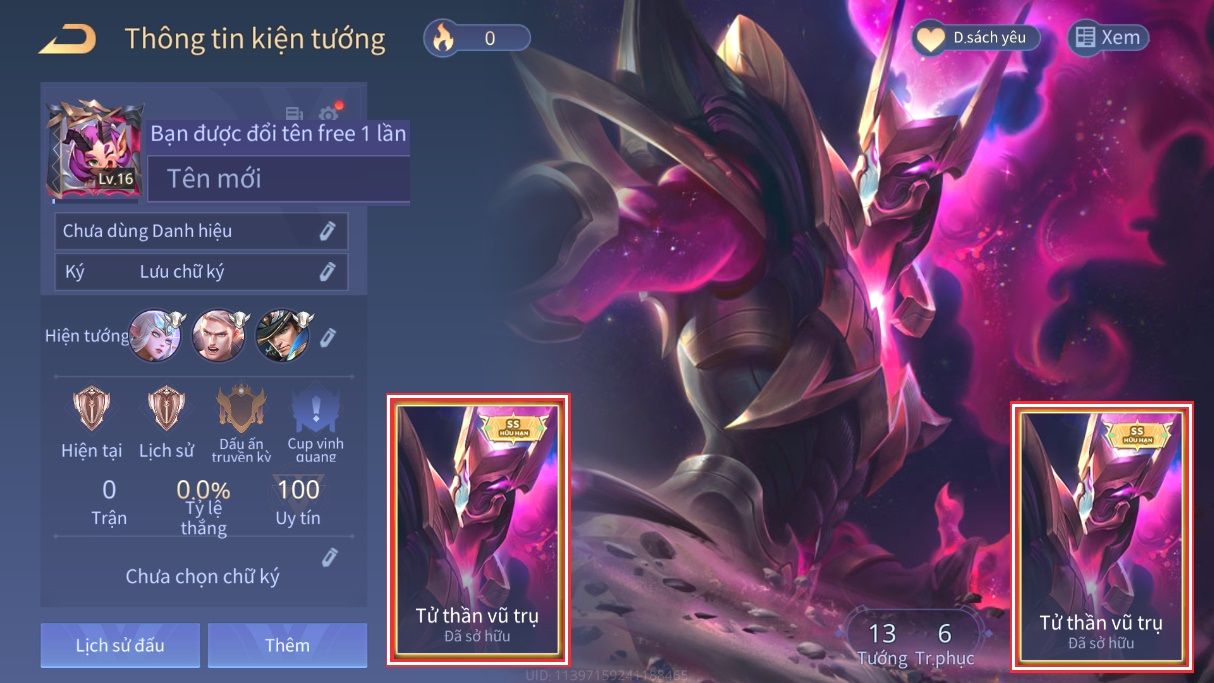Image resolution: width=1214 pixels, height=683 pixels.
Task: Edit the Chưa chọn chữ ký signature
Action: click(329, 557)
